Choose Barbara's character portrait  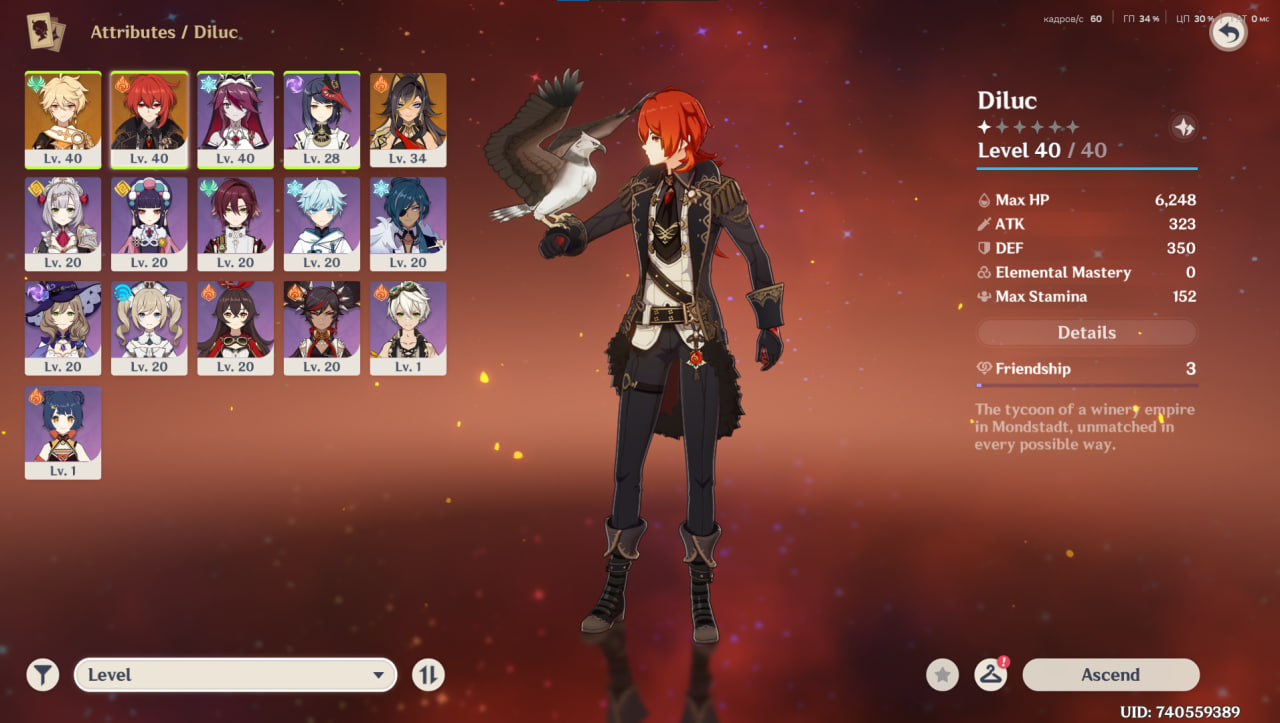(x=149, y=327)
